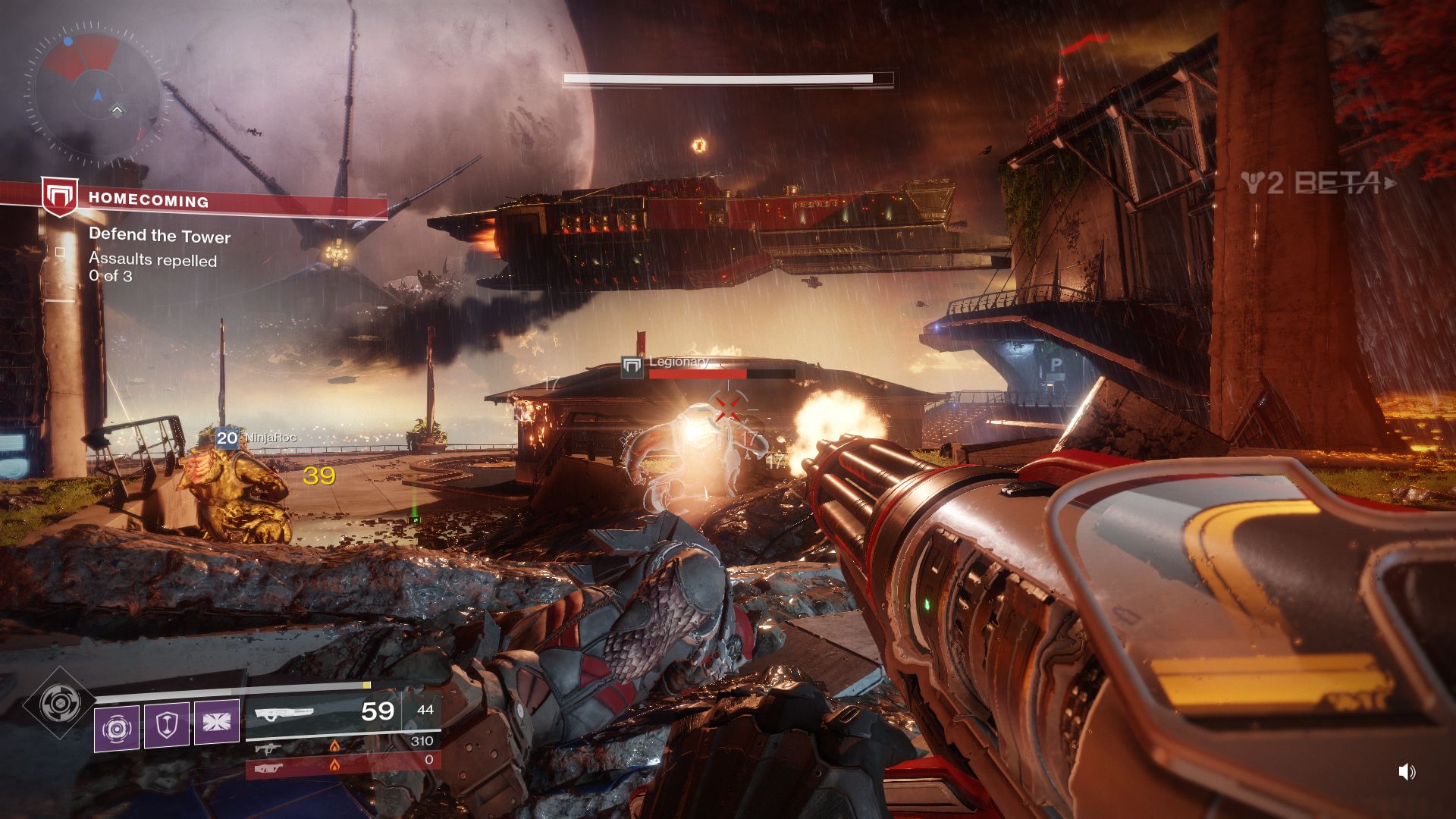Viewport: 1456px width, 819px height.
Task: Click the circular radar minimap
Action: click(97, 93)
